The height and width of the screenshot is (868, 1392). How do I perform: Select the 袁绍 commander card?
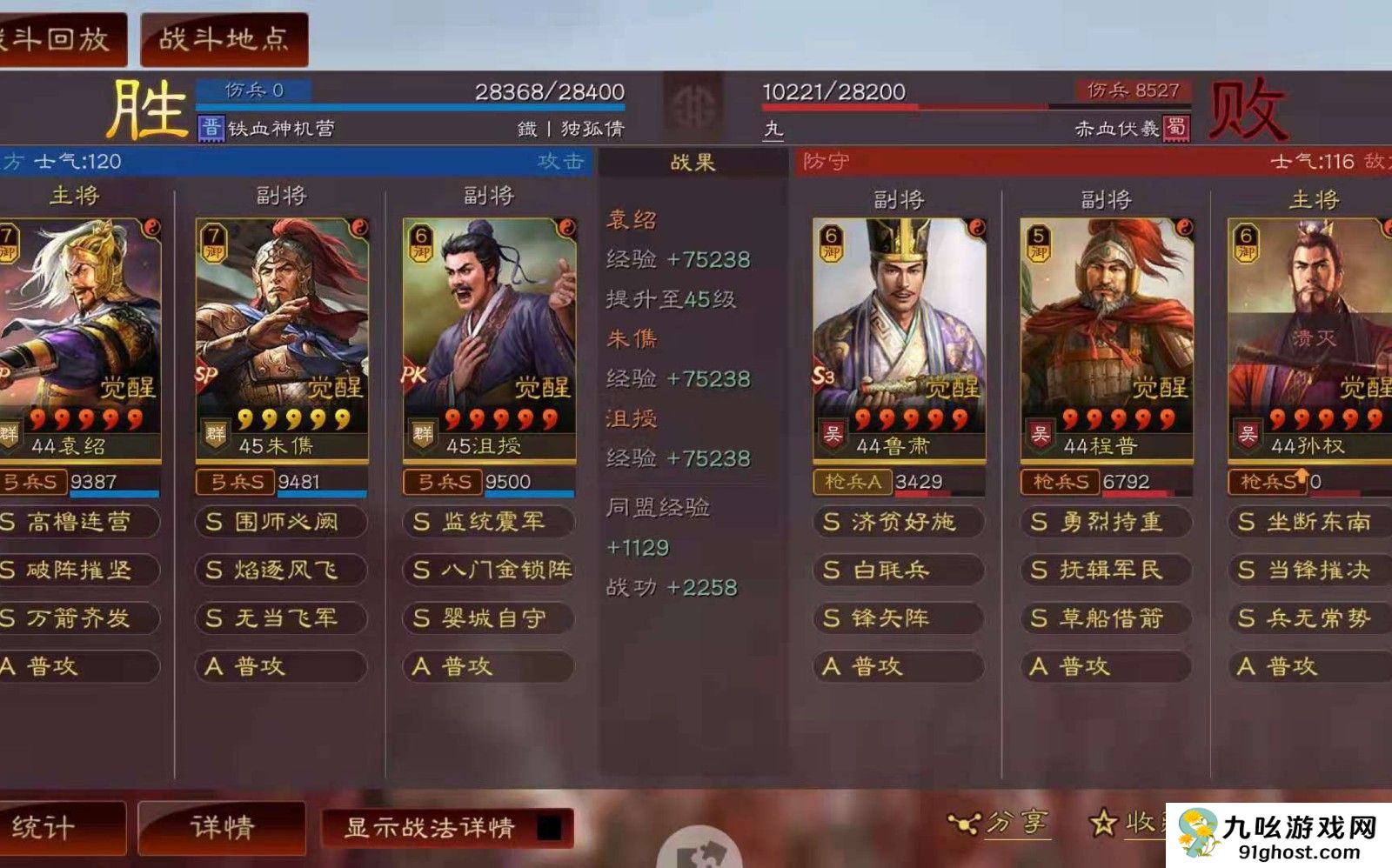pyautogui.click(x=80, y=339)
